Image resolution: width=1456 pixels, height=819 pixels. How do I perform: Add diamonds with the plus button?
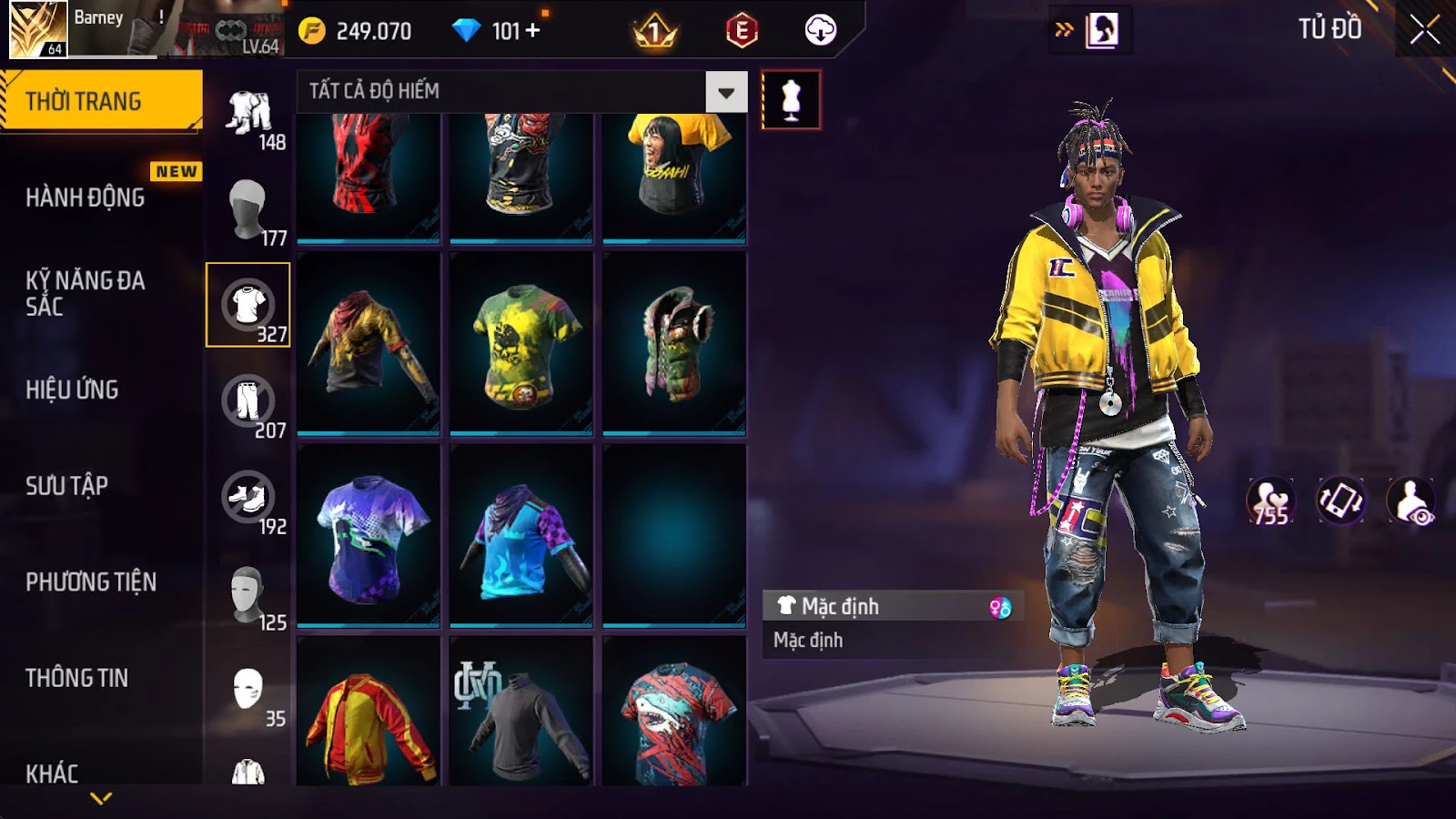pos(533,31)
